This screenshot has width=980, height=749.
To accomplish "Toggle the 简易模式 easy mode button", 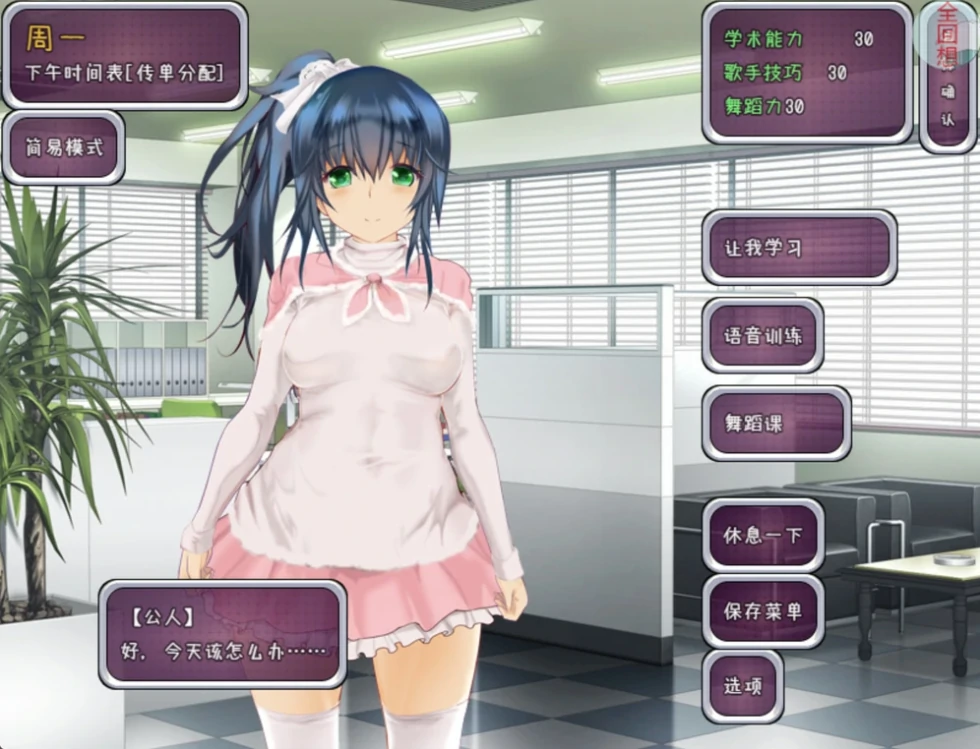I will 64,148.
